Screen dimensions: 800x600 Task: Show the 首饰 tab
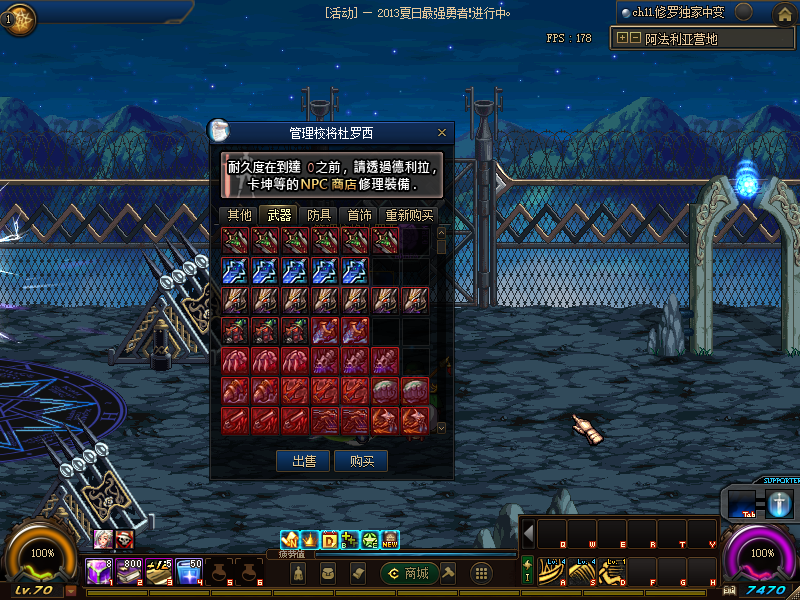click(x=359, y=214)
